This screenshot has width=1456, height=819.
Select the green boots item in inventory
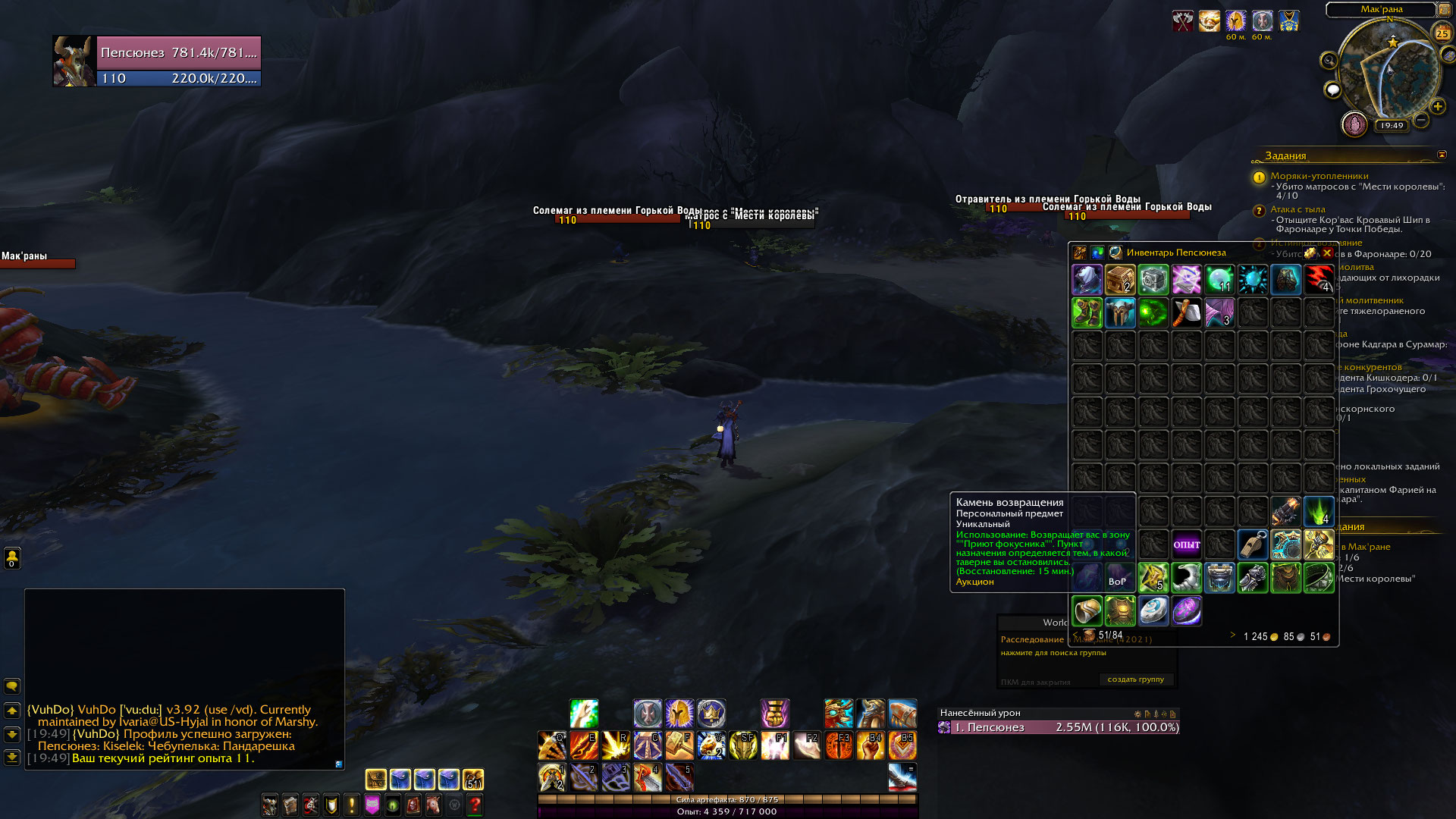tap(1087, 313)
